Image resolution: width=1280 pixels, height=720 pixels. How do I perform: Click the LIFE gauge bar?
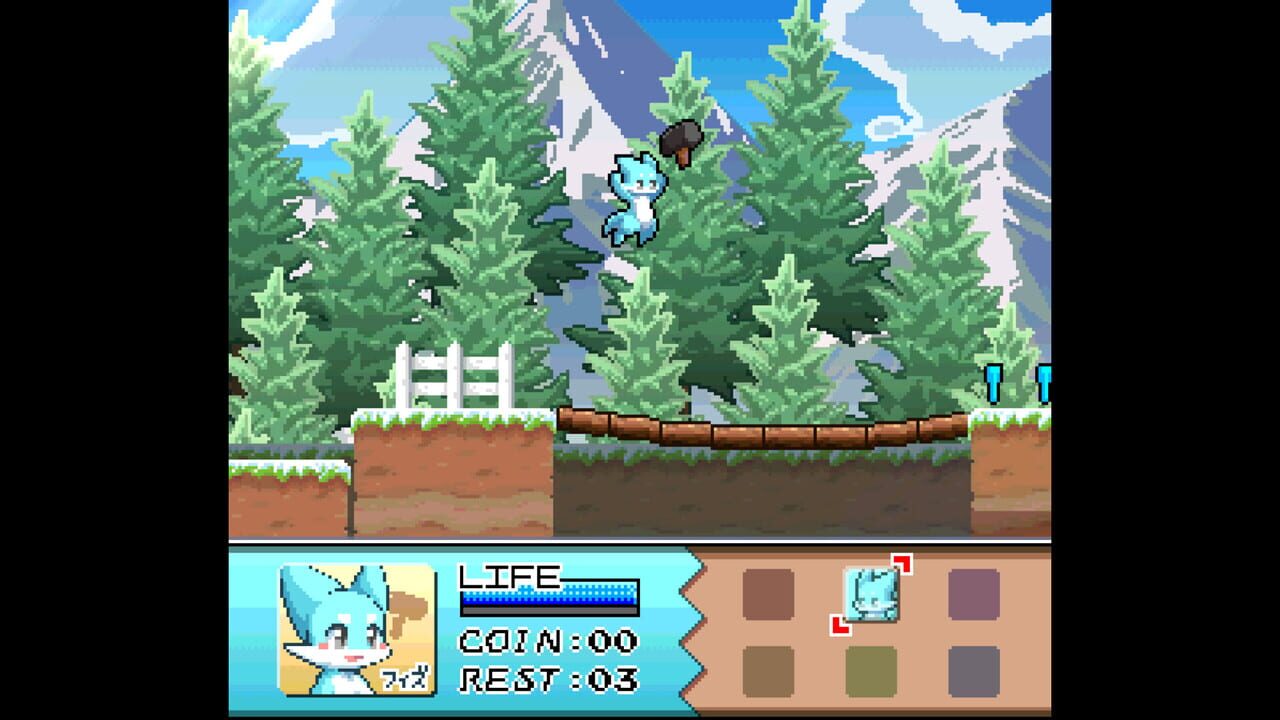pos(548,597)
